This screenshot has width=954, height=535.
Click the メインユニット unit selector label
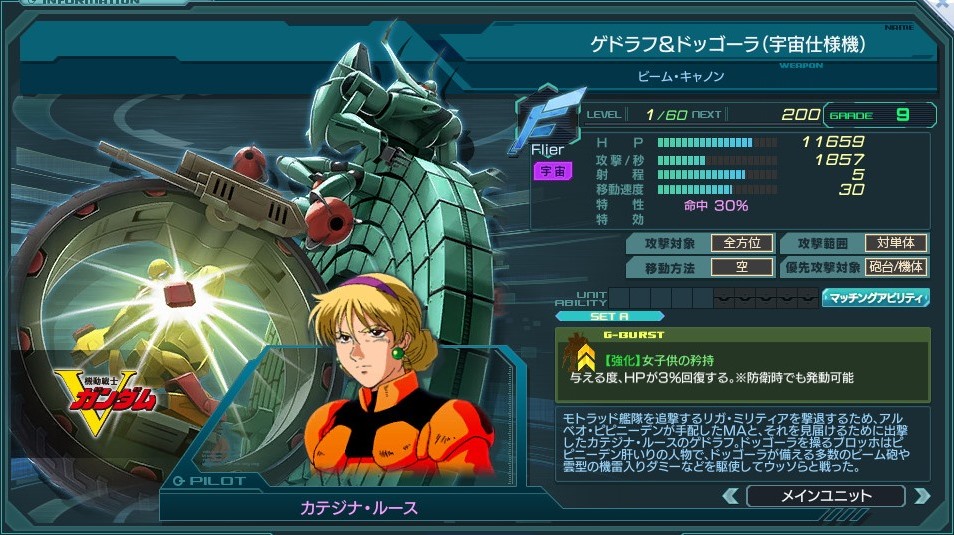click(x=825, y=496)
